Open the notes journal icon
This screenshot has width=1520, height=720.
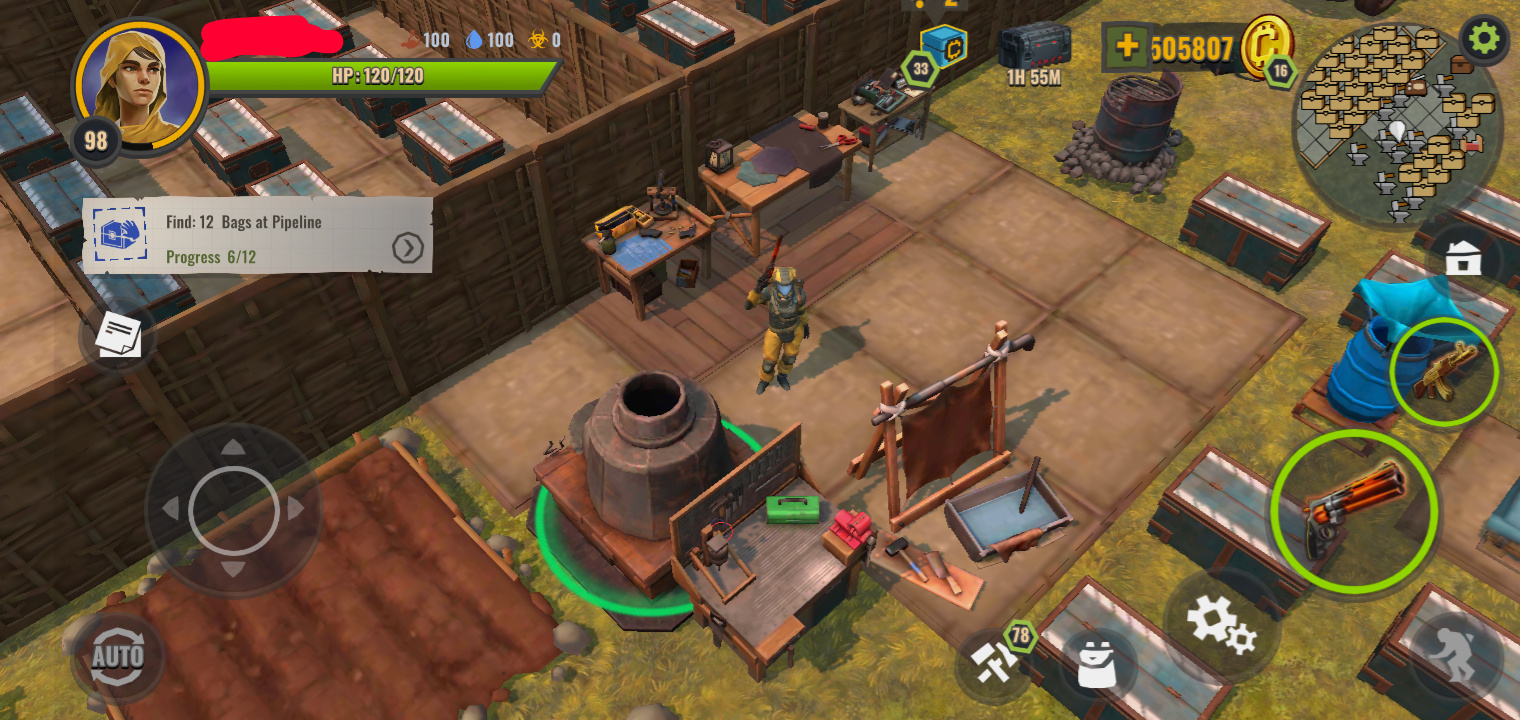(x=118, y=336)
